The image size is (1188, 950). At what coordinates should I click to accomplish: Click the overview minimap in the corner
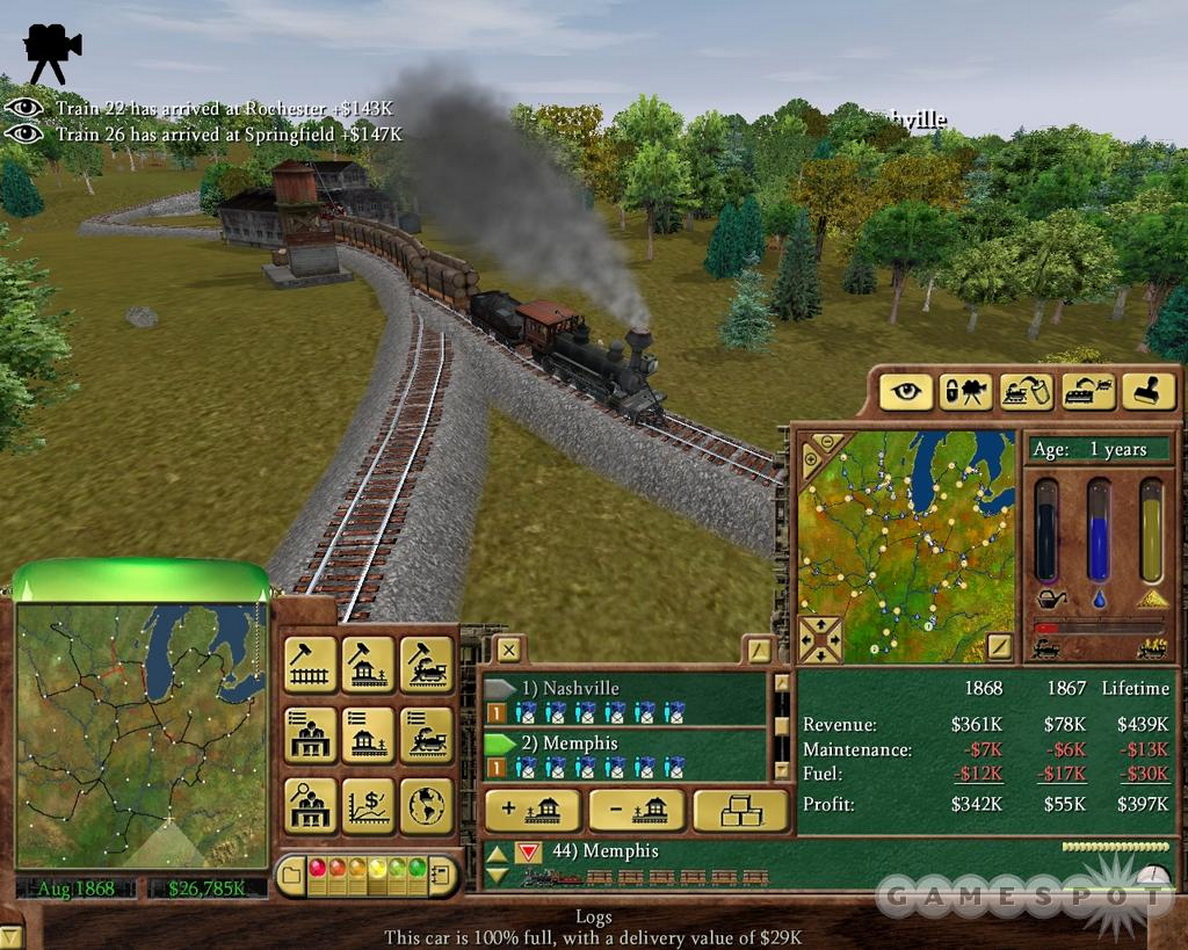[x=141, y=735]
